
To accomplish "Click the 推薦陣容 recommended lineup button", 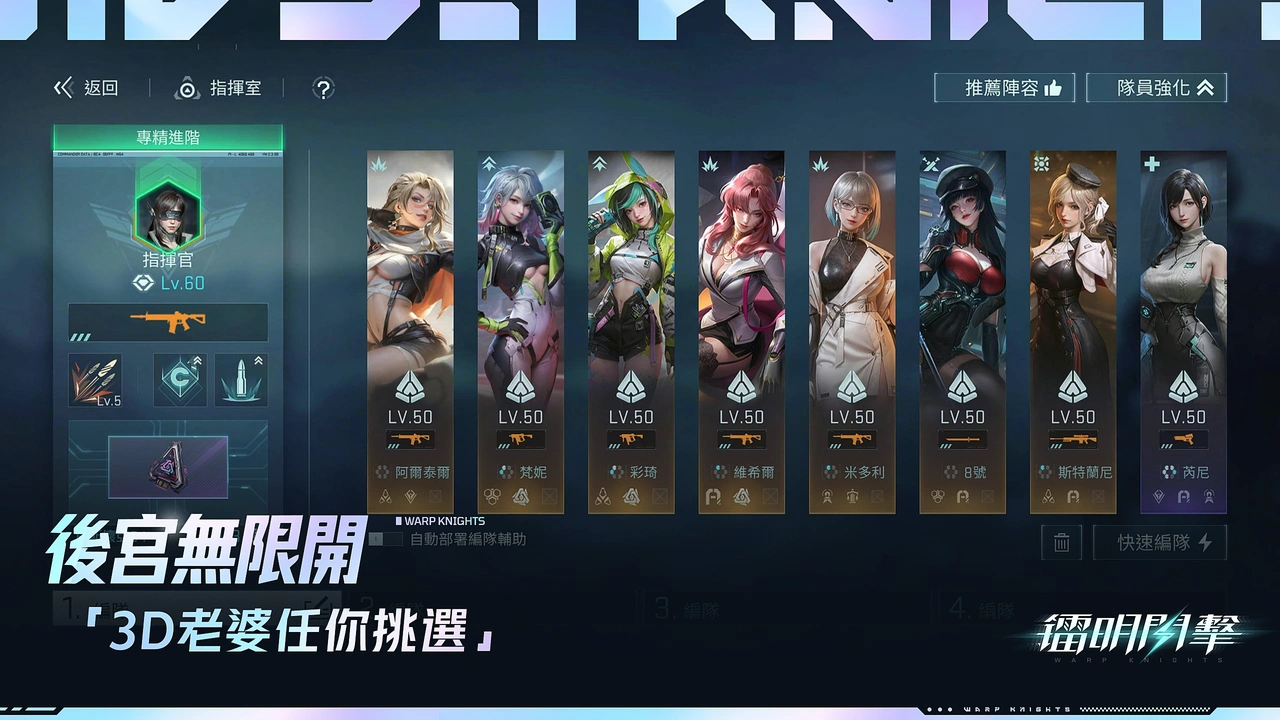I will [1004, 87].
